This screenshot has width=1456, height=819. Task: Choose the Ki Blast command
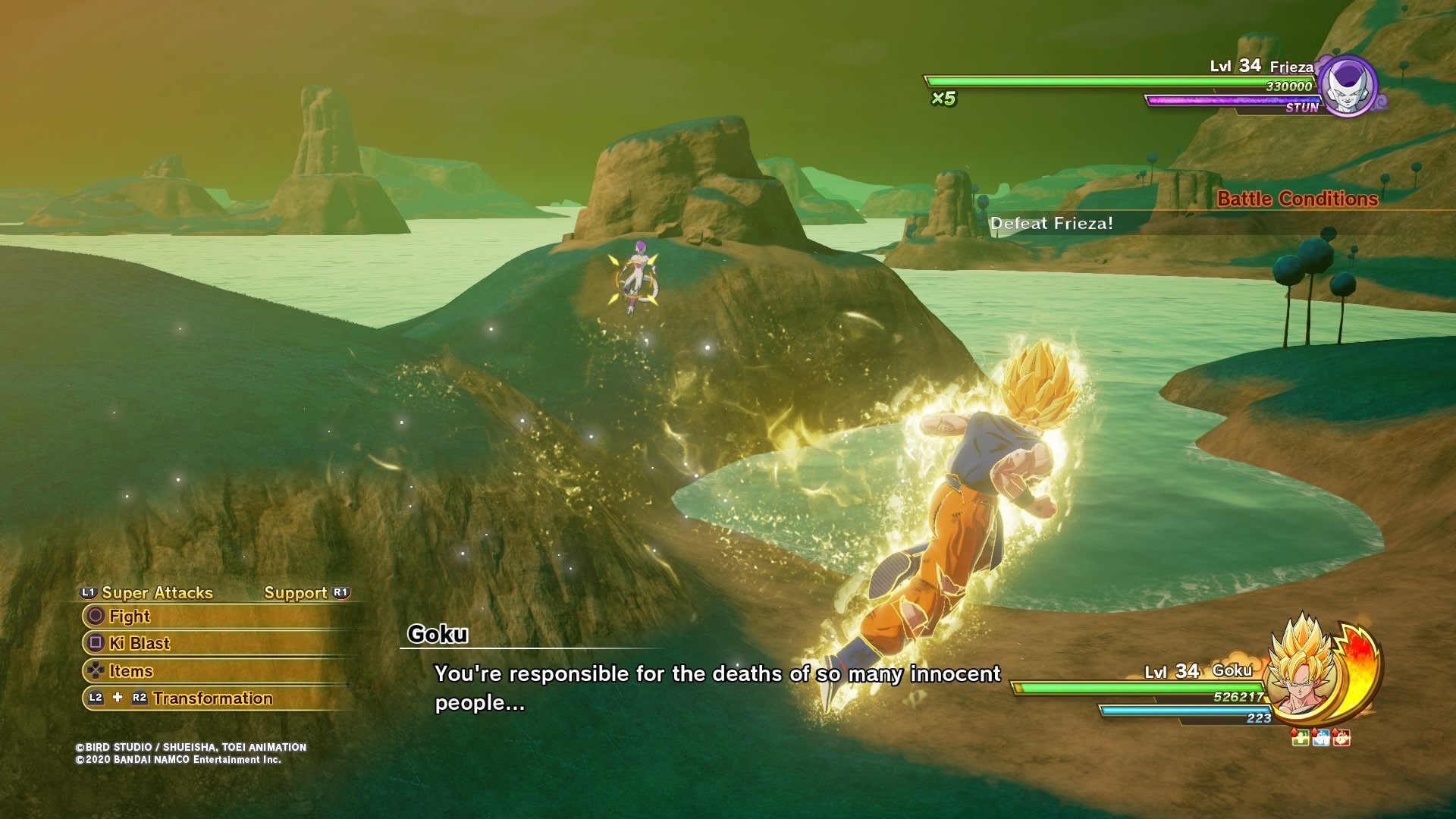(x=139, y=644)
